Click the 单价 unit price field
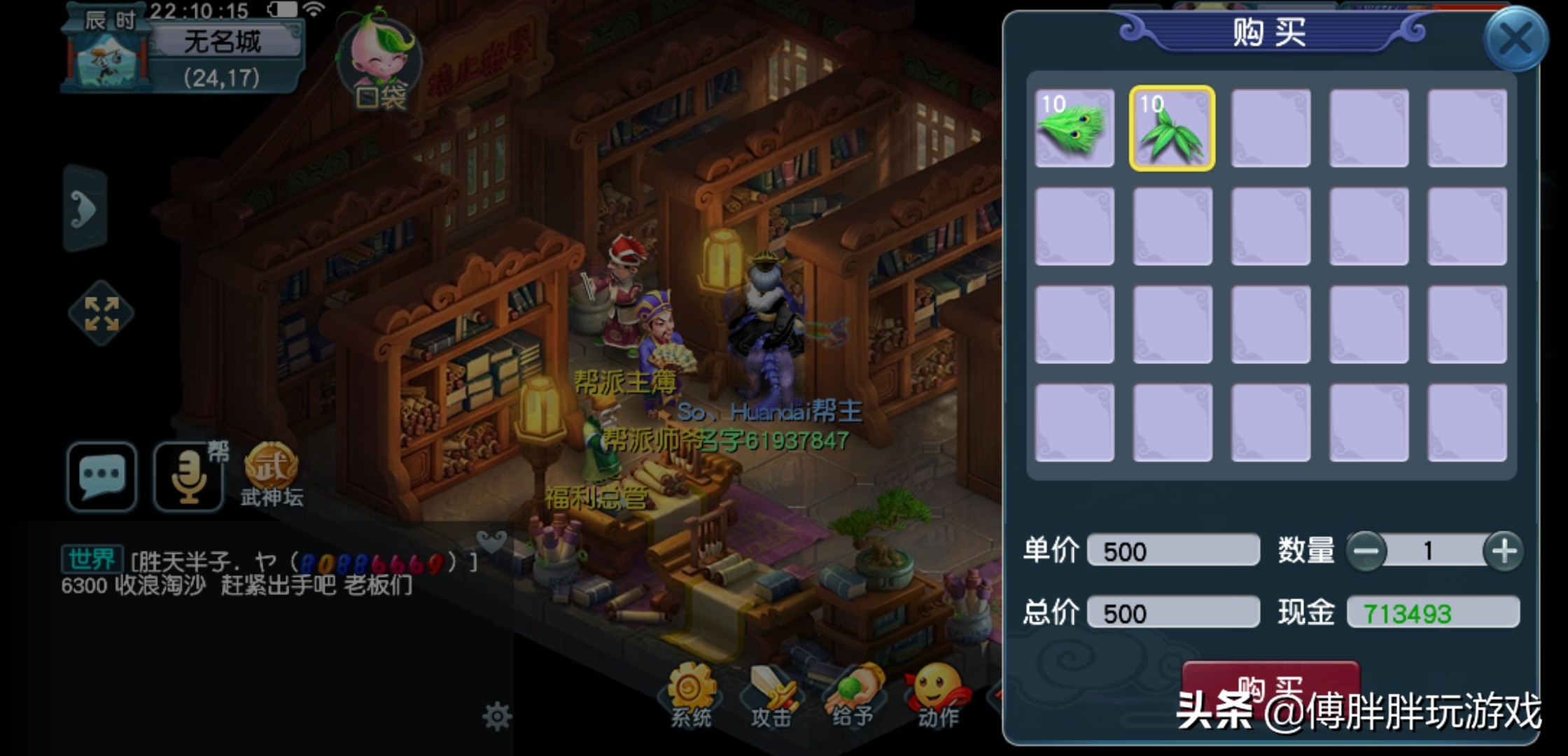The width and height of the screenshot is (1568, 756). [x=1173, y=552]
